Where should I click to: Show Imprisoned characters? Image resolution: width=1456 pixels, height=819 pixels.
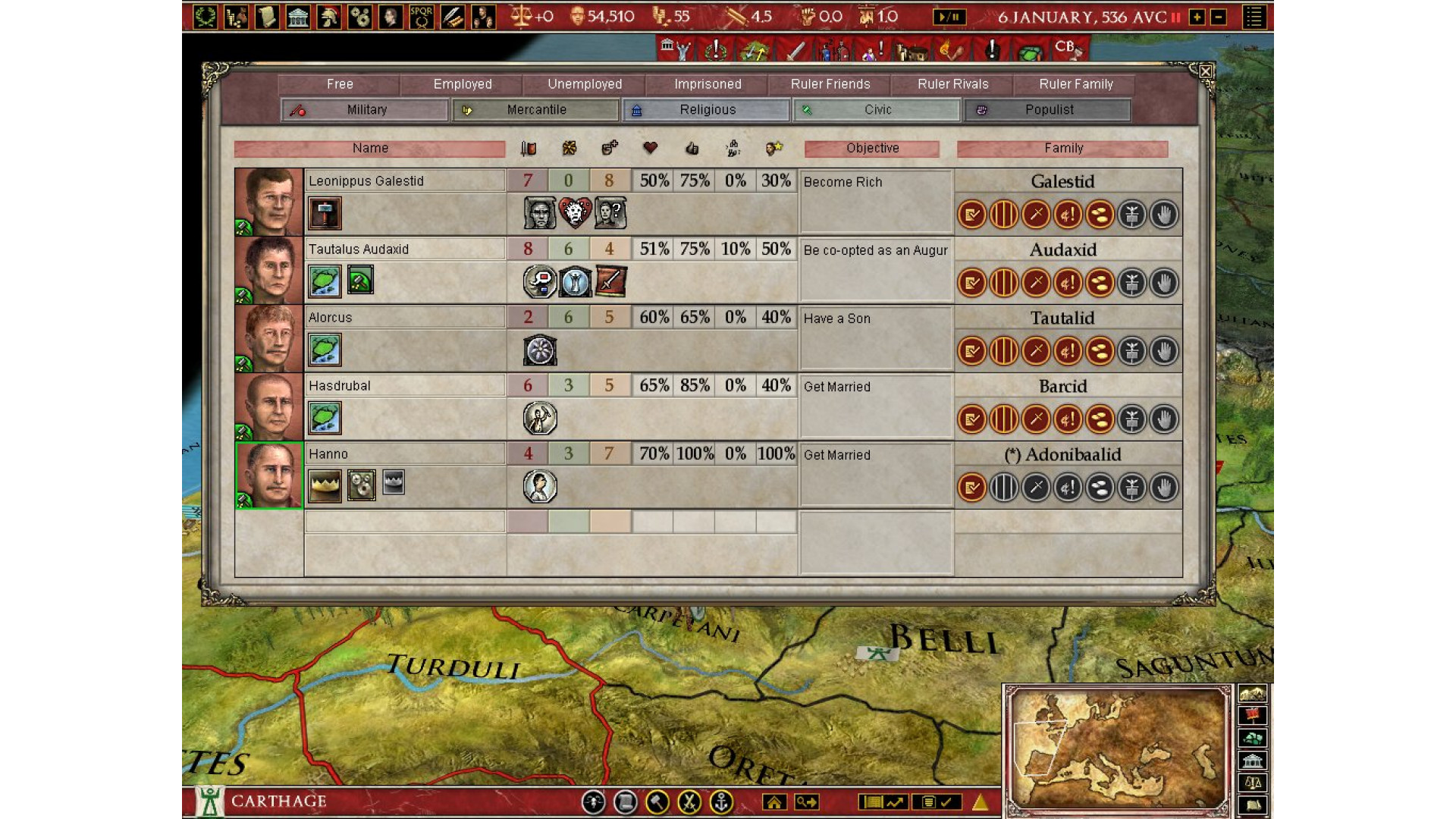tap(708, 84)
